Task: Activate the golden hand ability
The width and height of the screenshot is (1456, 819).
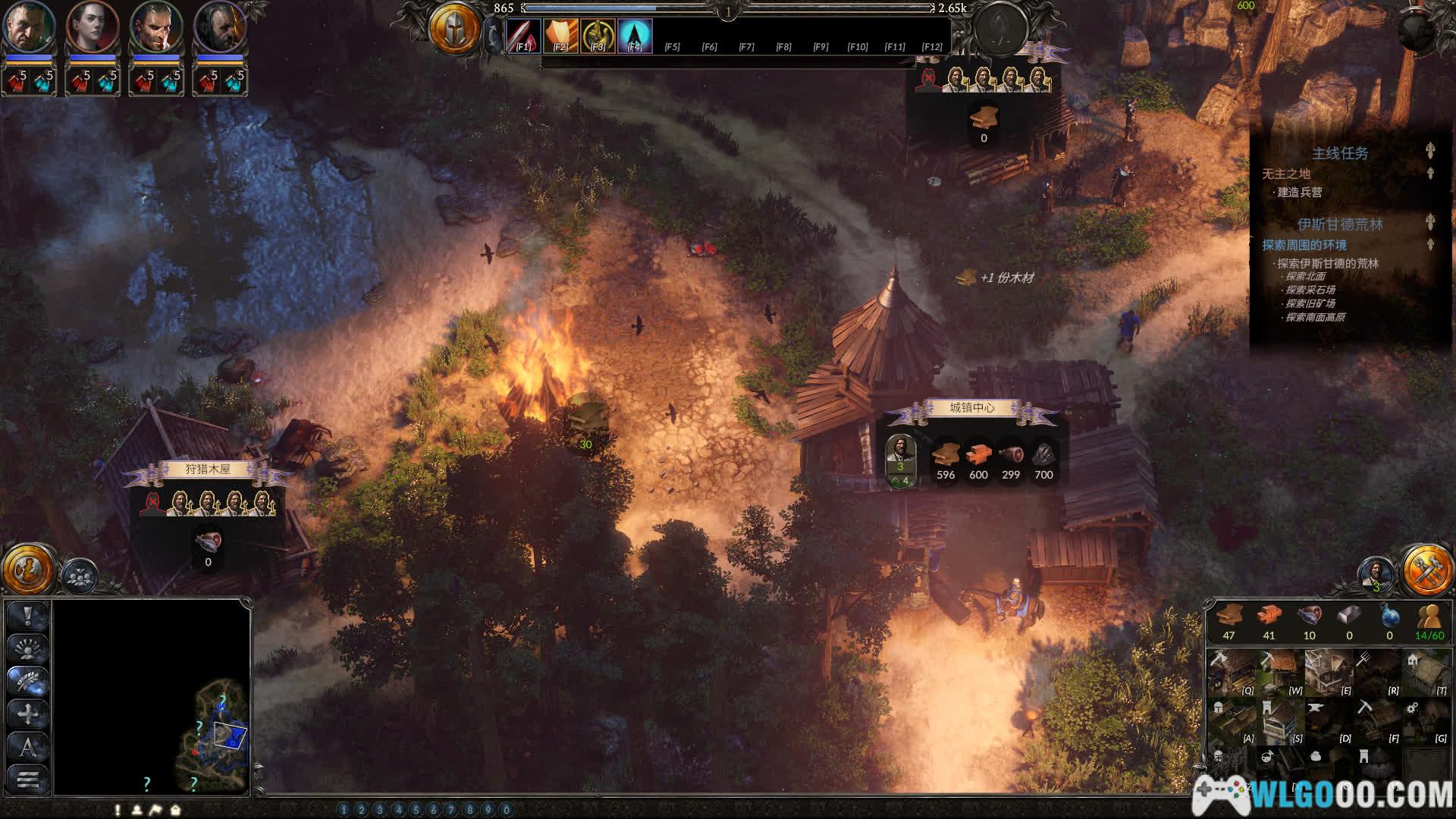Action: (x=598, y=36)
